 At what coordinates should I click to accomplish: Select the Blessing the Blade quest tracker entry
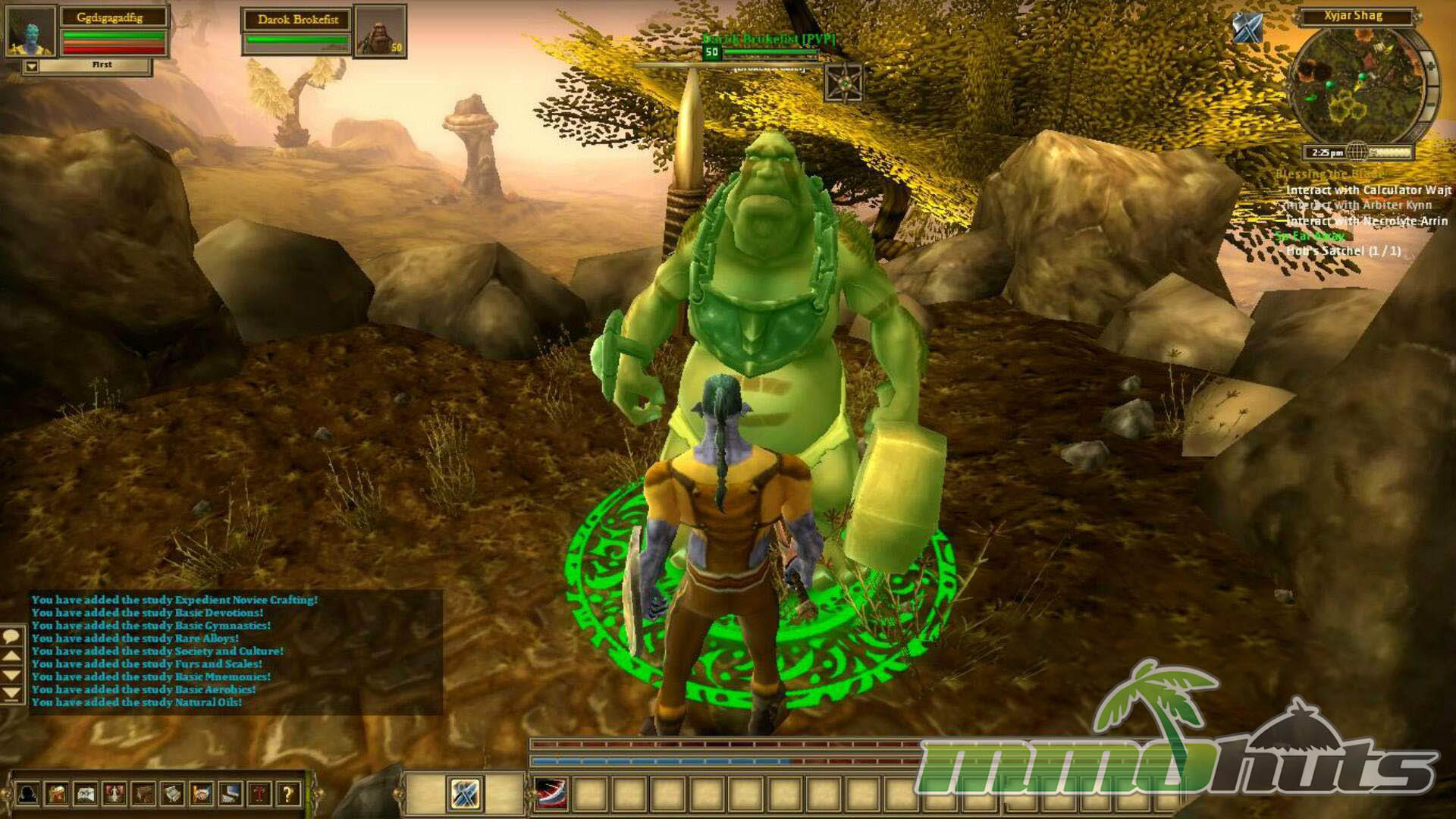click(x=1329, y=174)
